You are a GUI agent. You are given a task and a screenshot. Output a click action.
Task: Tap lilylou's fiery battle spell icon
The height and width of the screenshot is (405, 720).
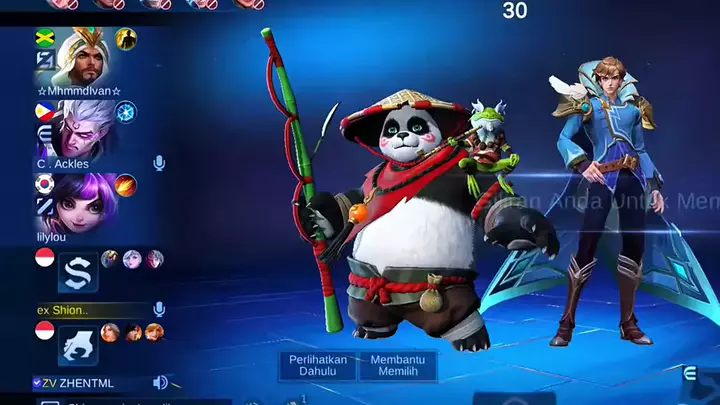[x=126, y=185]
